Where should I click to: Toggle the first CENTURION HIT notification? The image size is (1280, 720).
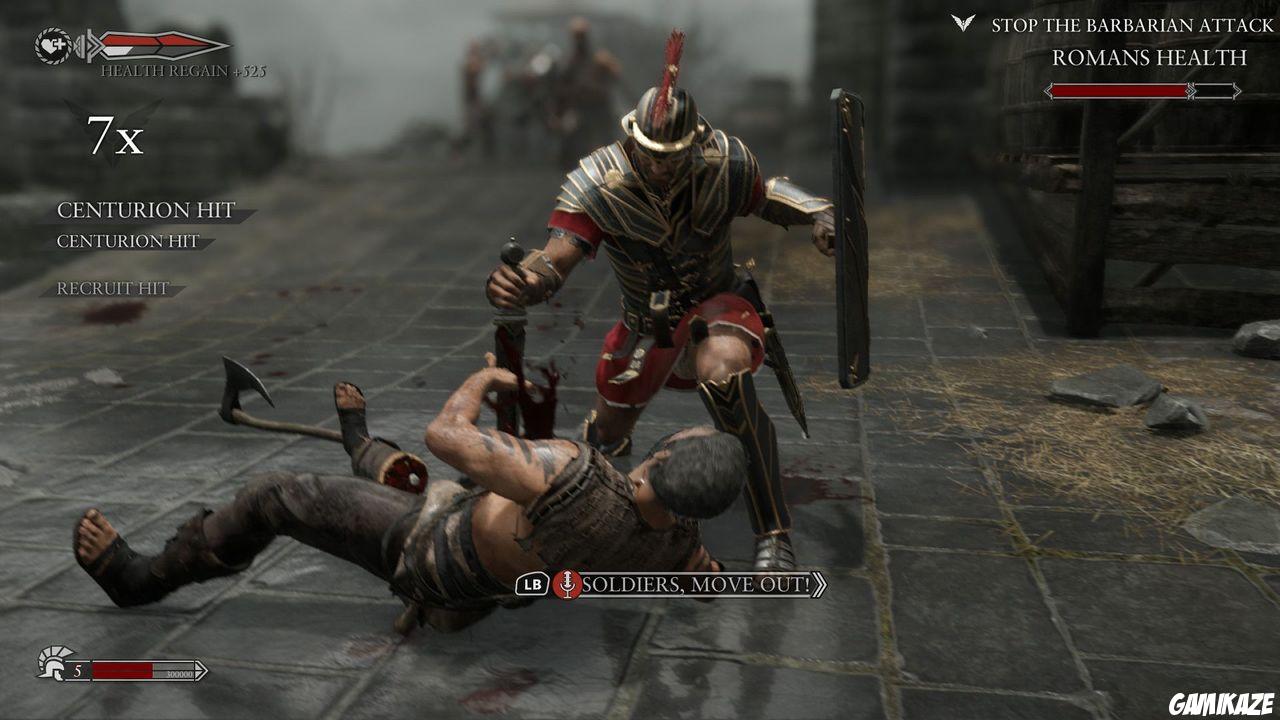click(148, 211)
